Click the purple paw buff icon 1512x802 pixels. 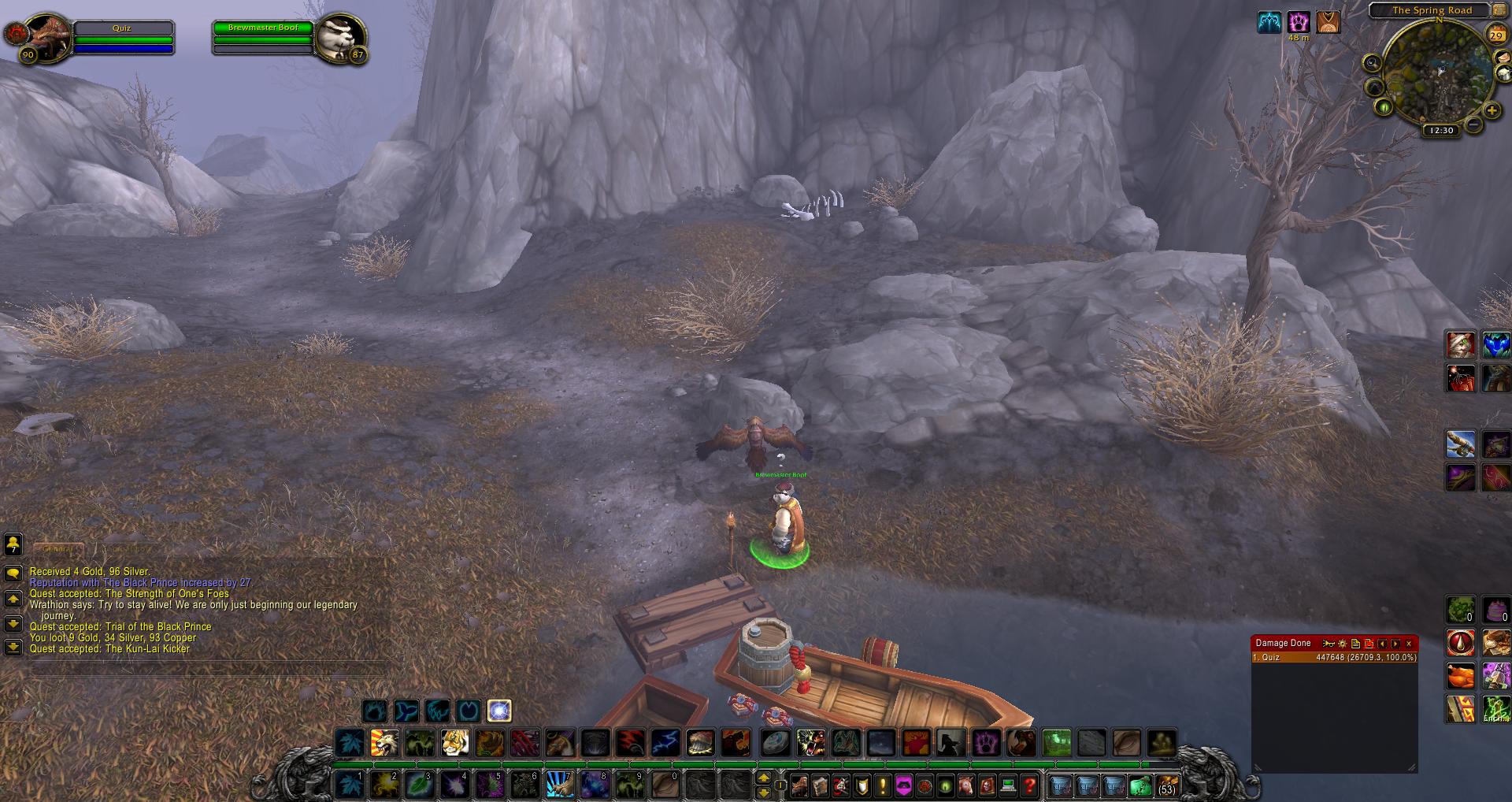(x=1299, y=22)
